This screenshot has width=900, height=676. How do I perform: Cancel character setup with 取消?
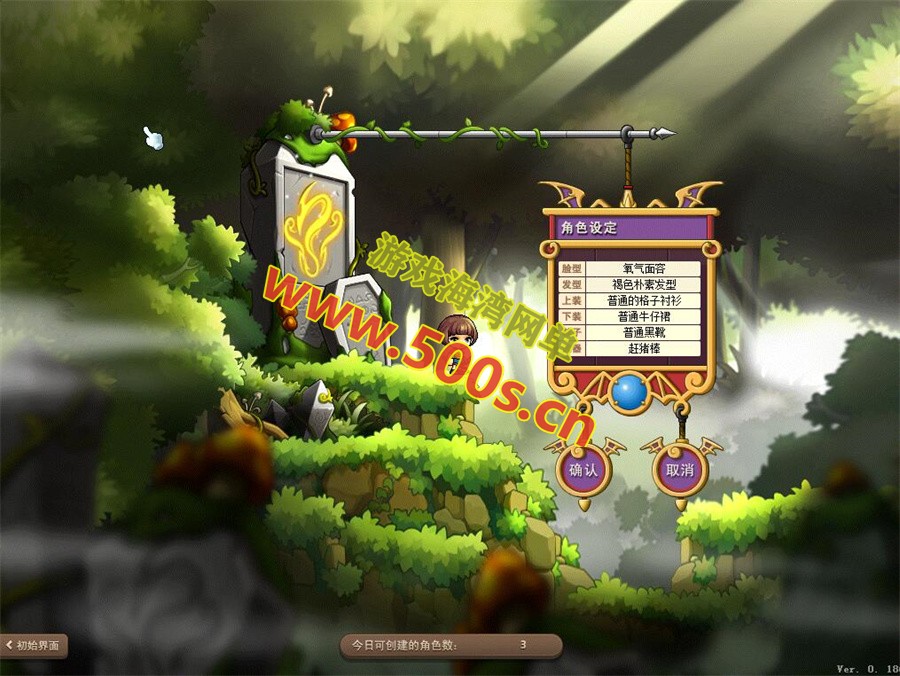click(x=680, y=470)
